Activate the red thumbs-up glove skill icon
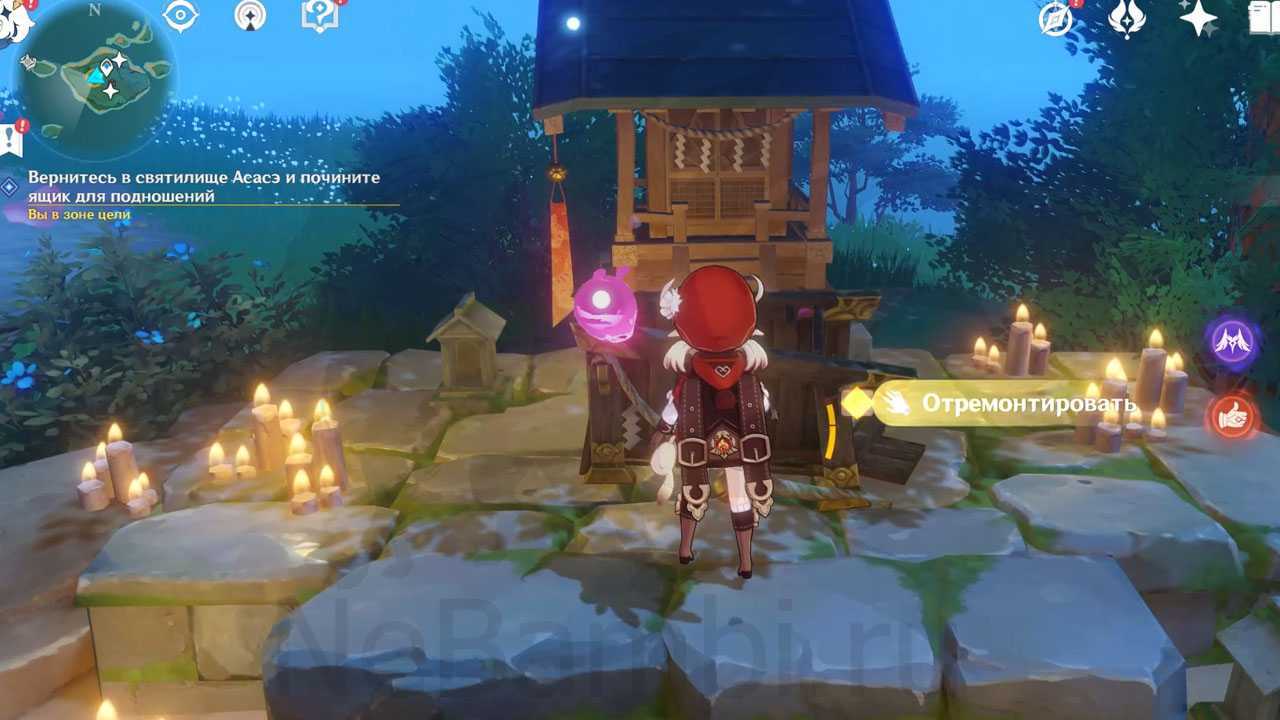This screenshot has width=1280, height=720. click(x=1232, y=416)
